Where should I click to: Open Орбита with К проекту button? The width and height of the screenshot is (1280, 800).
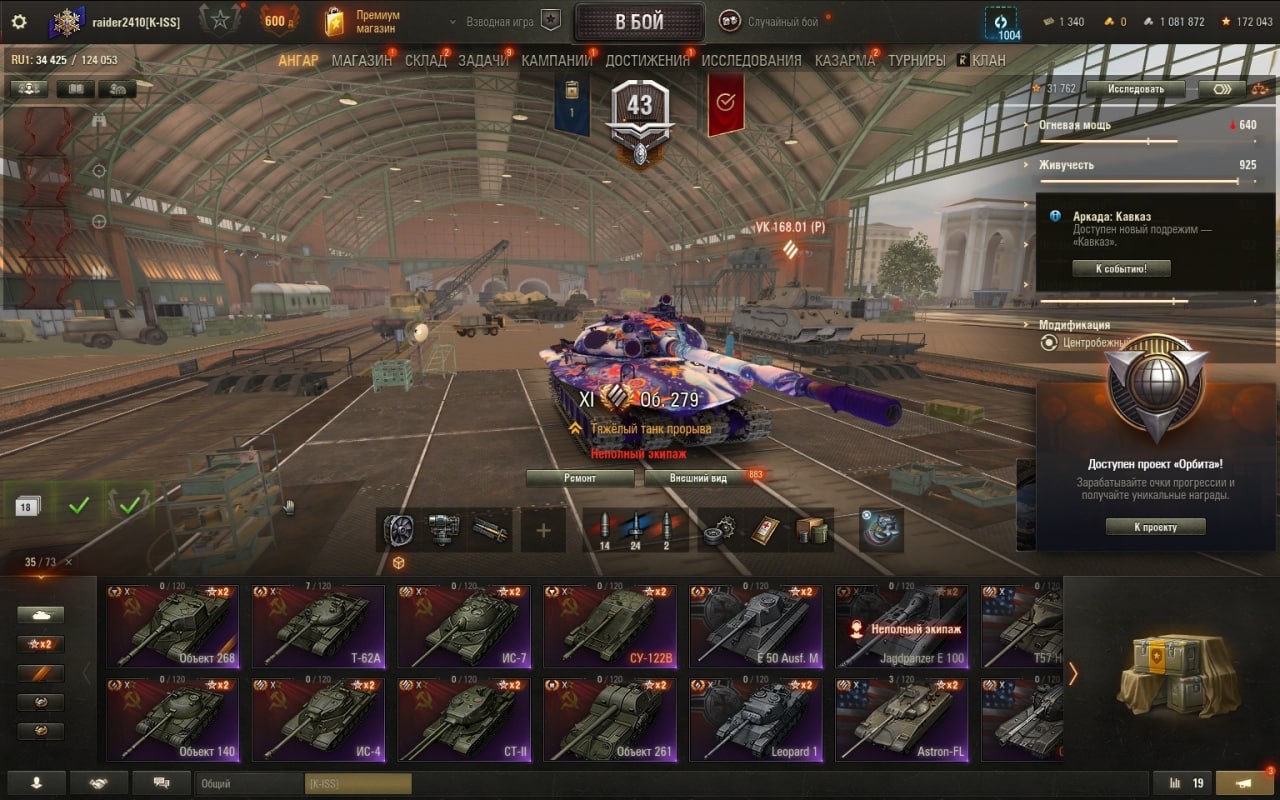(1155, 527)
